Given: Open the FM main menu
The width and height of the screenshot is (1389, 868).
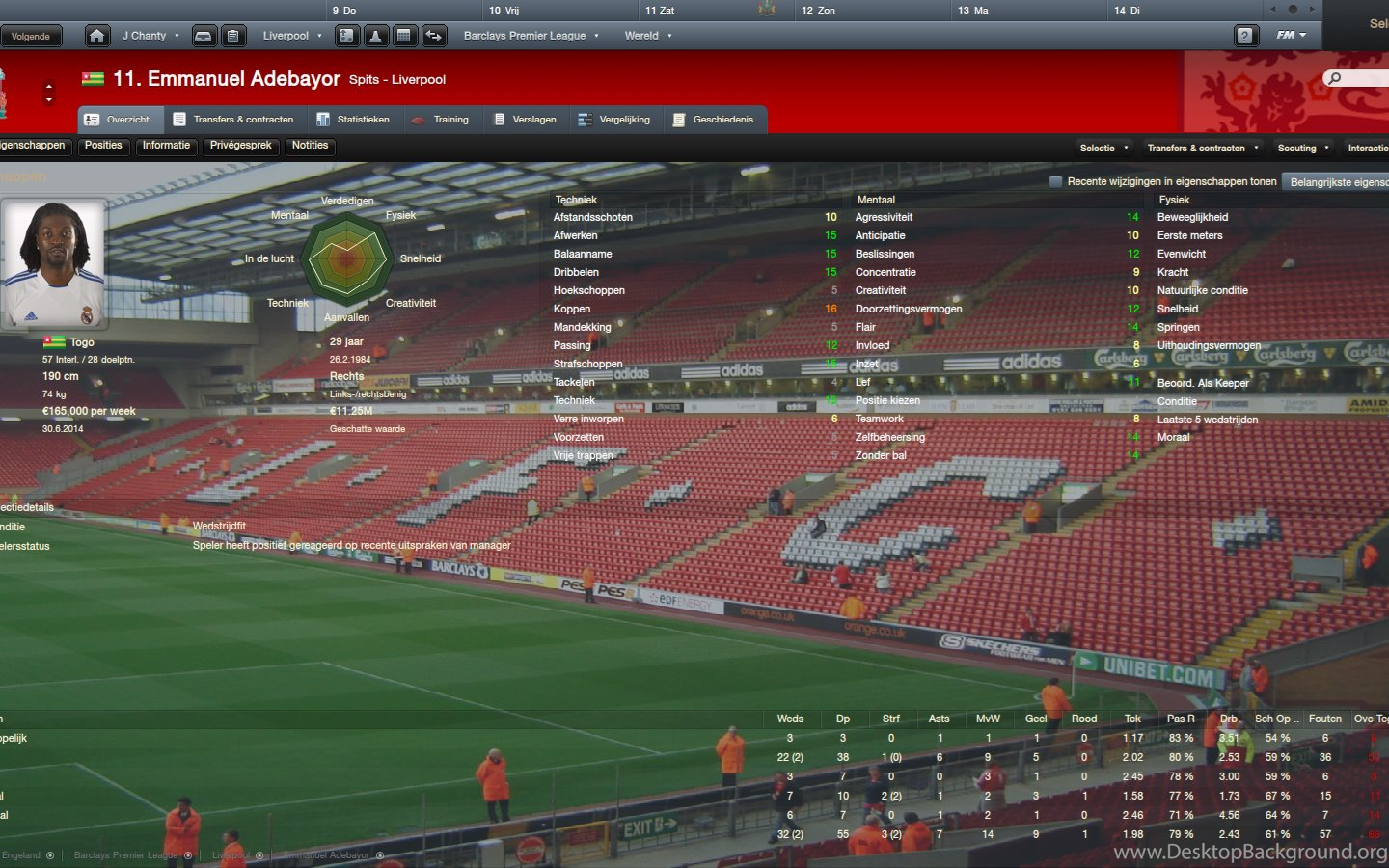Looking at the screenshot, I should pyautogui.click(x=1291, y=36).
